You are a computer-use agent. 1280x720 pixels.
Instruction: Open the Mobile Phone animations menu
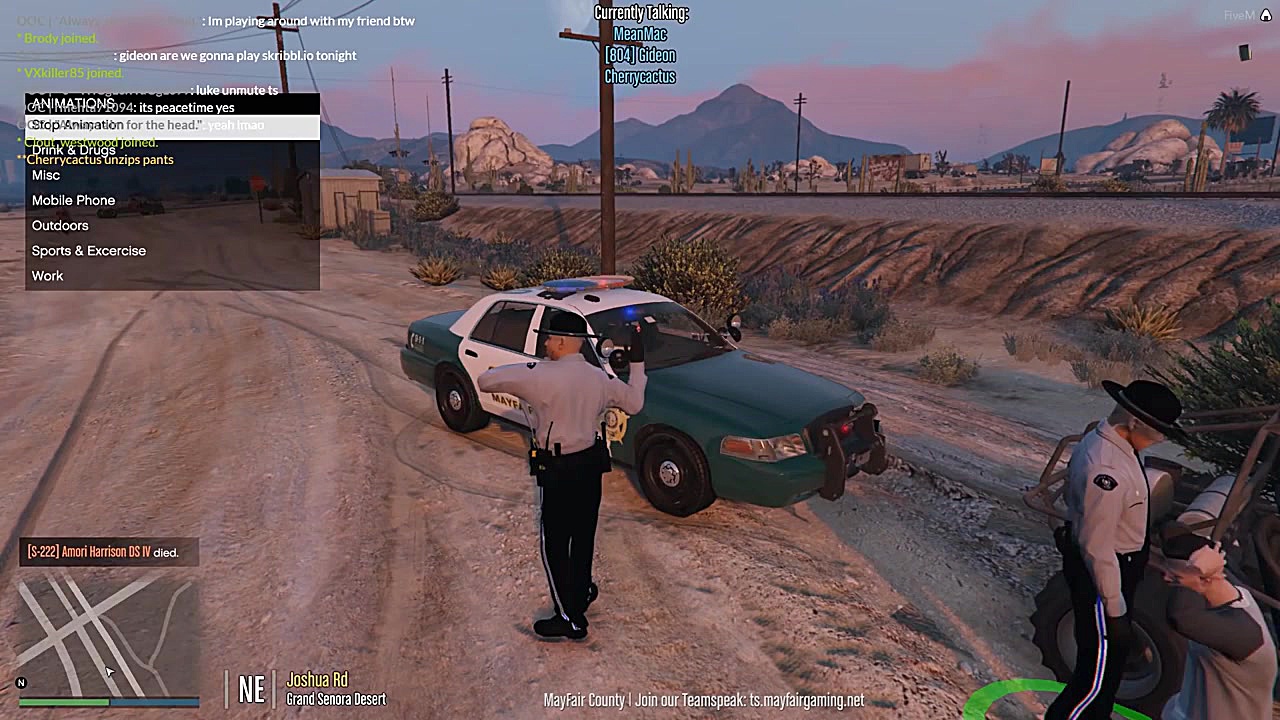click(x=73, y=200)
